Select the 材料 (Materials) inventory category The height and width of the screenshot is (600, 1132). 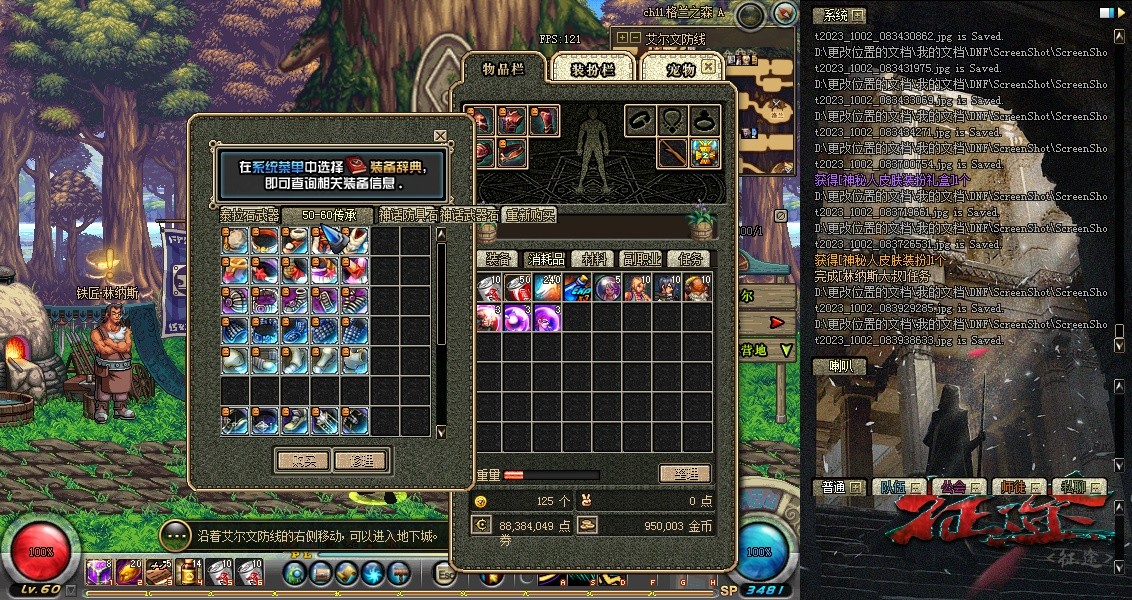point(594,259)
